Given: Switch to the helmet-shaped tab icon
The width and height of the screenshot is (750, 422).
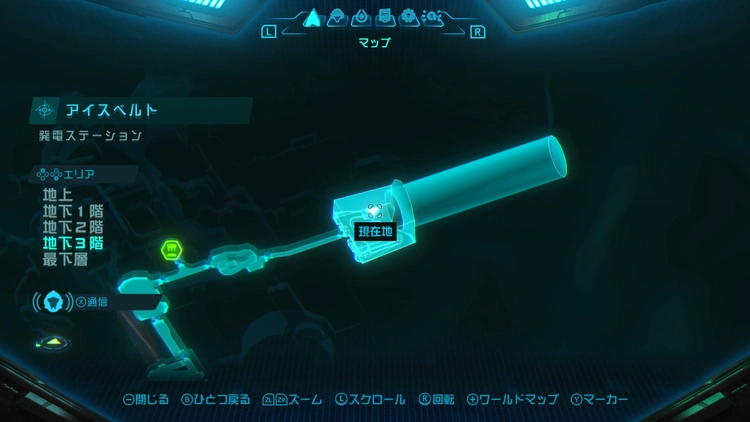Looking at the screenshot, I should [x=337, y=17].
